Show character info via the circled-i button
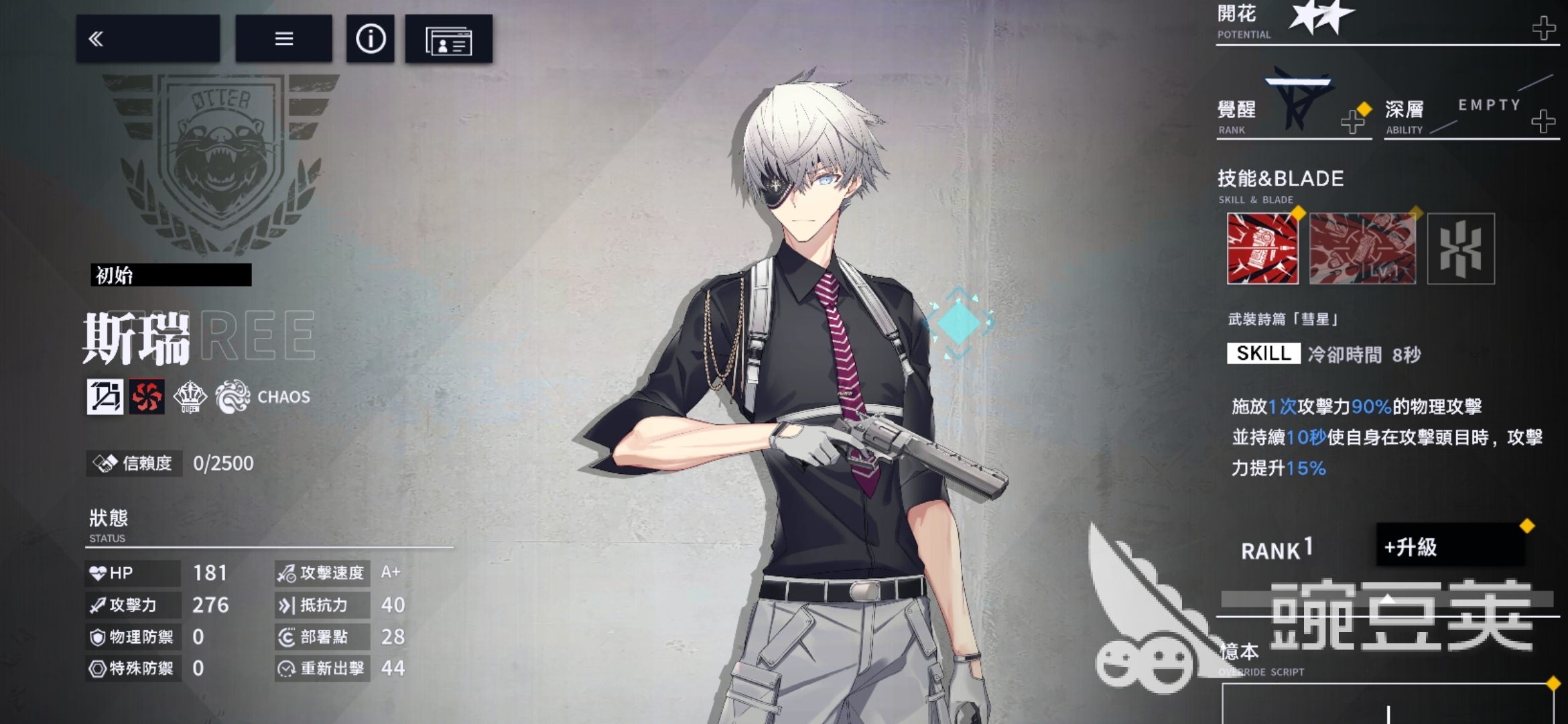Screen dimensions: 1568x724 370,39
